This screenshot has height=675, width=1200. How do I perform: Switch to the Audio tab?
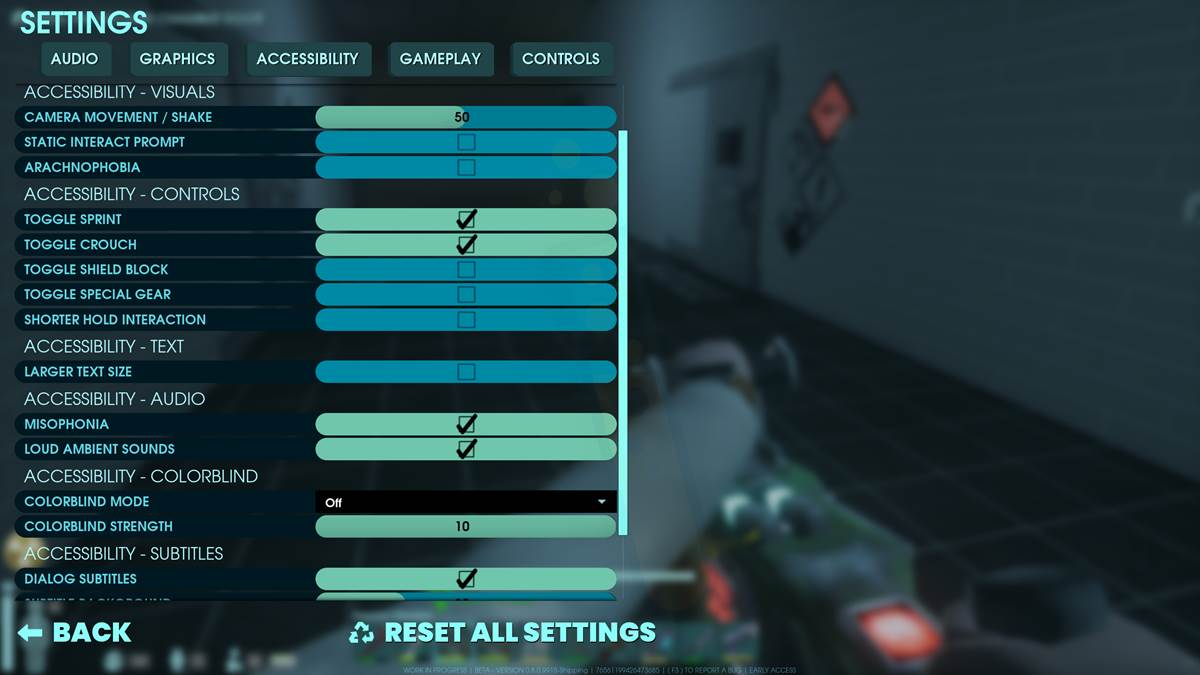tap(74, 59)
